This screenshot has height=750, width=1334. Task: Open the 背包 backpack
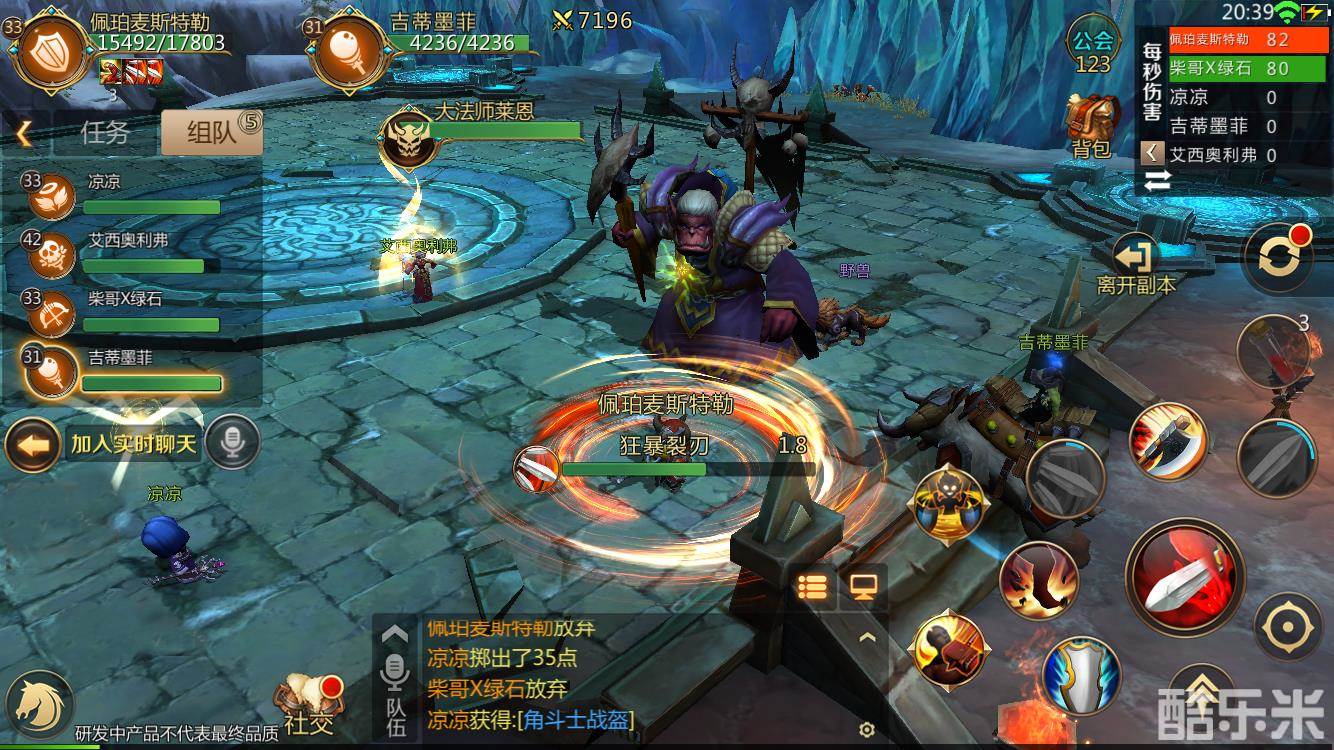click(1091, 127)
